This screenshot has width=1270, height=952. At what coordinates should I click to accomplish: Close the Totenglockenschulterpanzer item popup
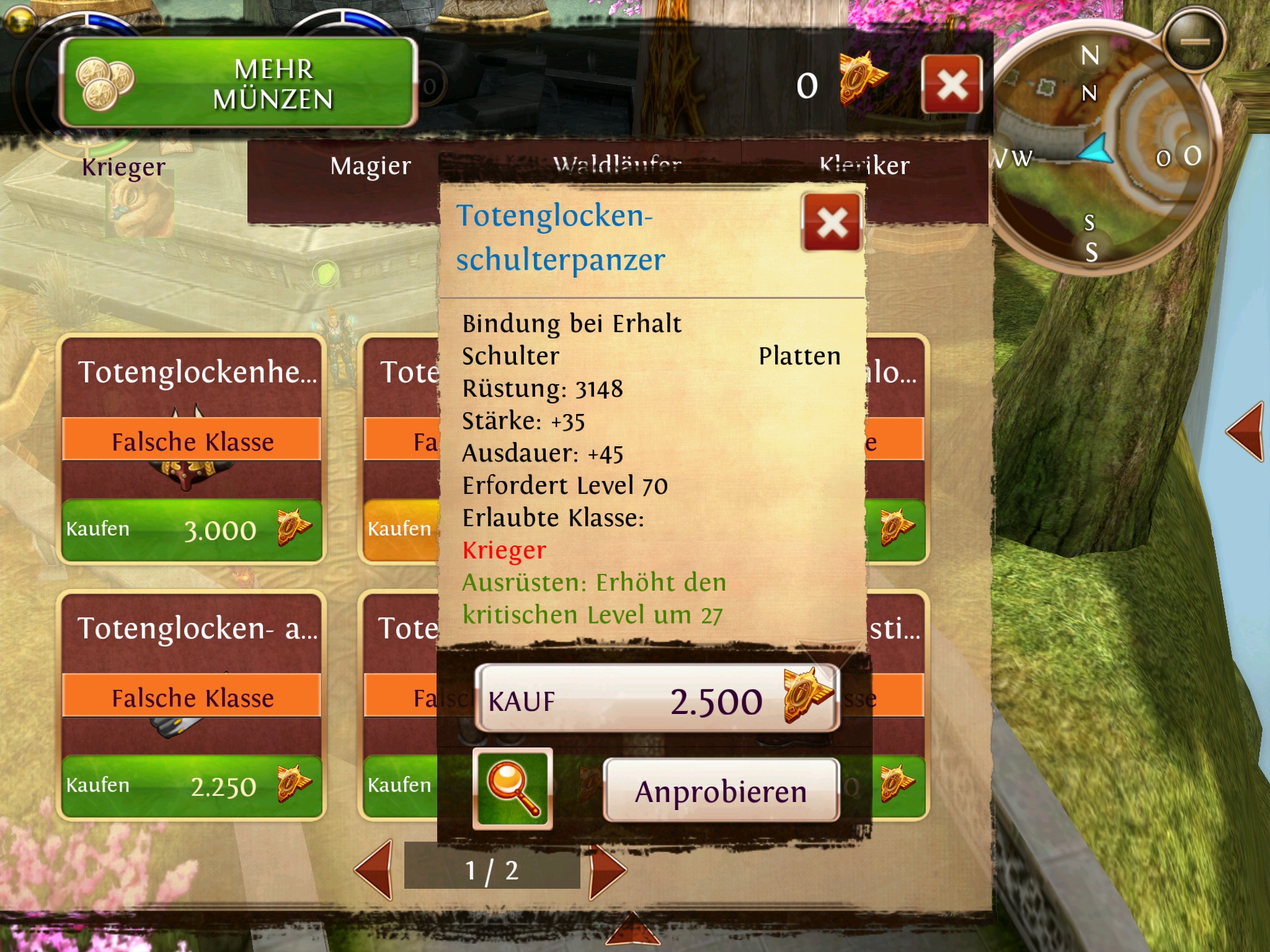[x=832, y=223]
